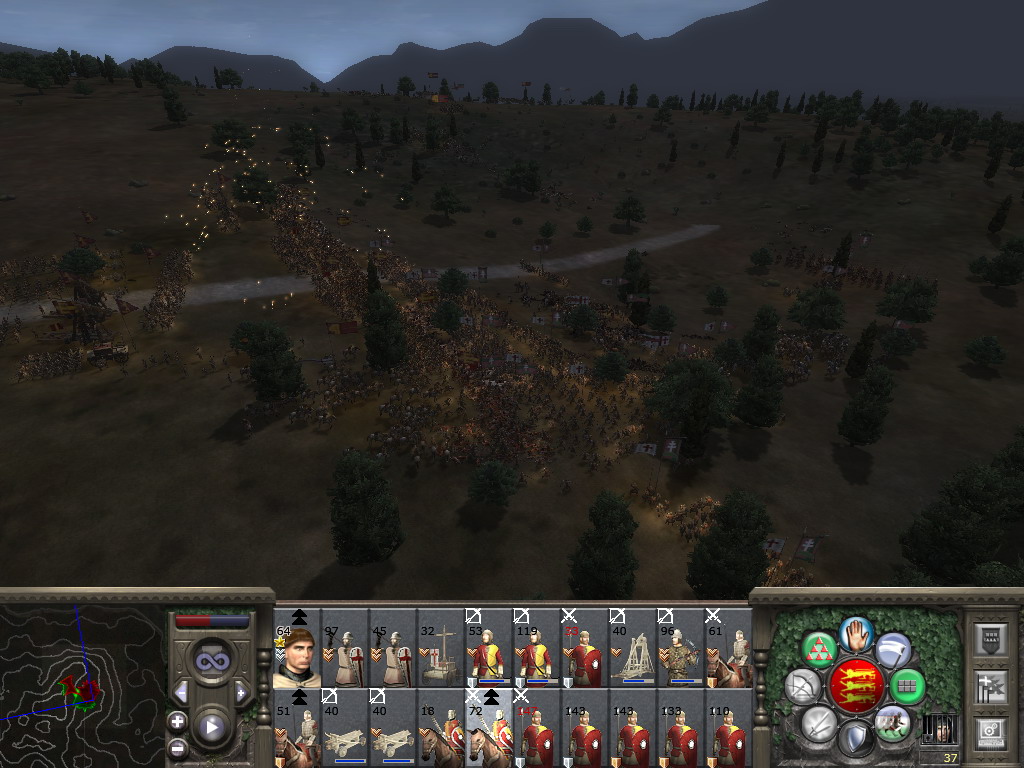The width and height of the screenshot is (1024, 768).
Task: Activate the halt order hand icon
Action: [x=857, y=632]
